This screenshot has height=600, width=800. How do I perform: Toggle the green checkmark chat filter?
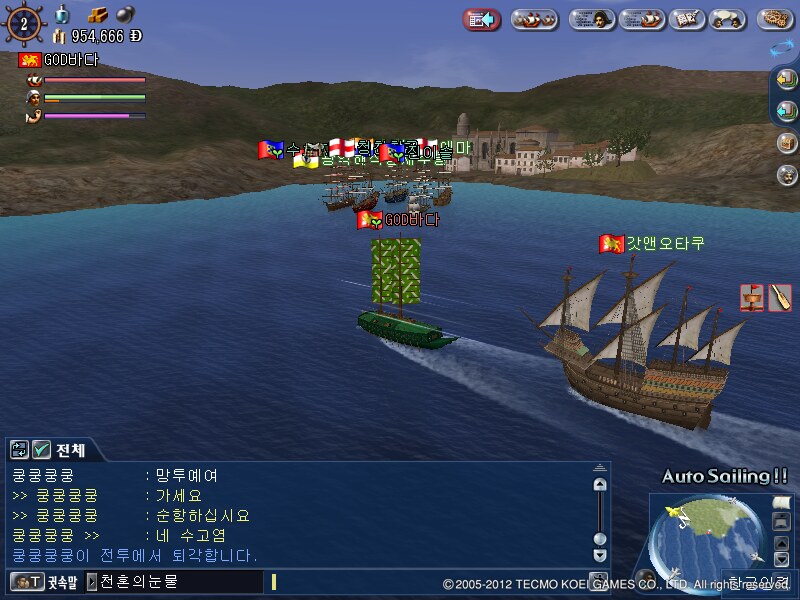[x=41, y=450]
